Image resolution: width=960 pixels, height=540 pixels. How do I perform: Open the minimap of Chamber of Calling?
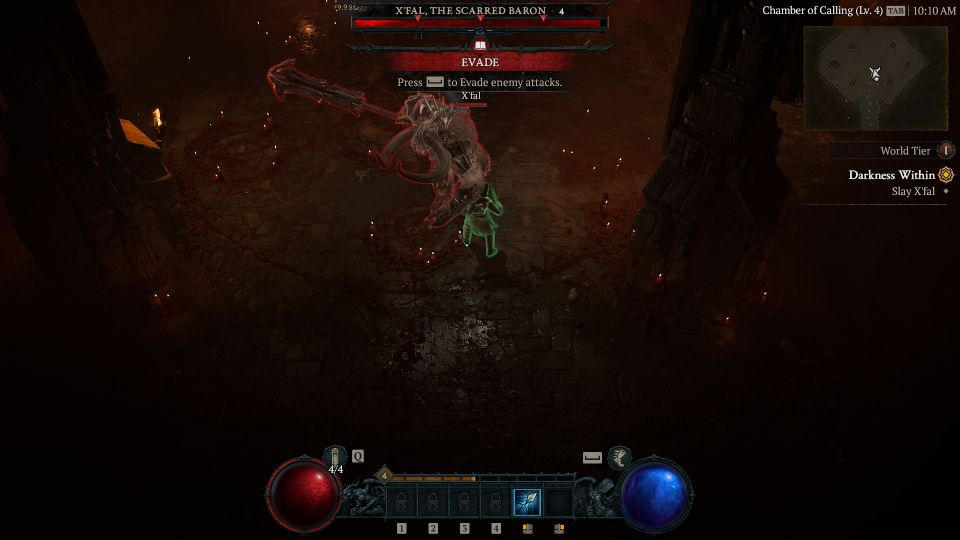(875, 77)
